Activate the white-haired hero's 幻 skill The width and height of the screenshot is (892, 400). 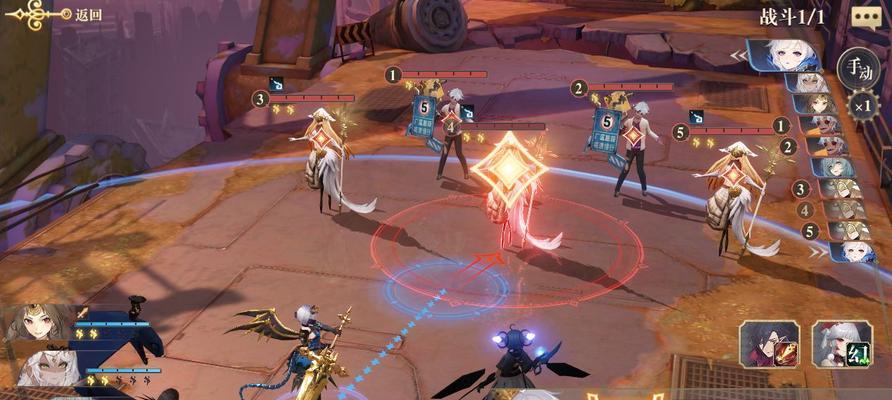[x=841, y=346]
